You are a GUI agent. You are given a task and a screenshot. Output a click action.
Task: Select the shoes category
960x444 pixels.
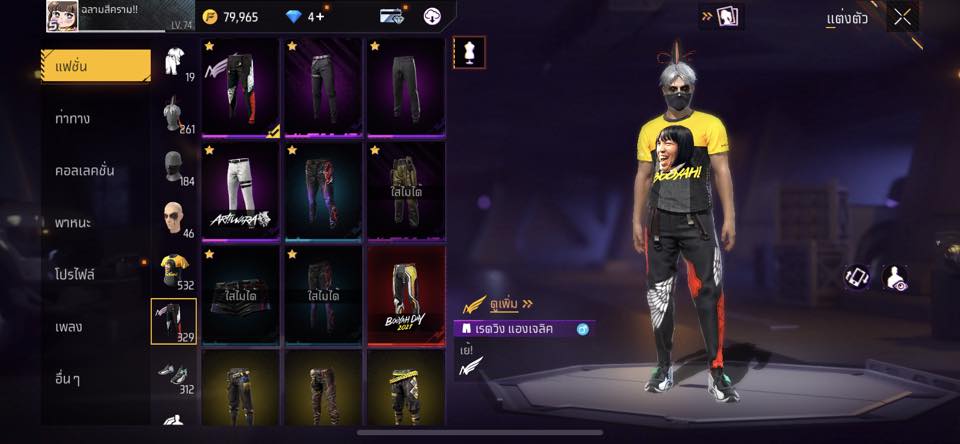174,373
